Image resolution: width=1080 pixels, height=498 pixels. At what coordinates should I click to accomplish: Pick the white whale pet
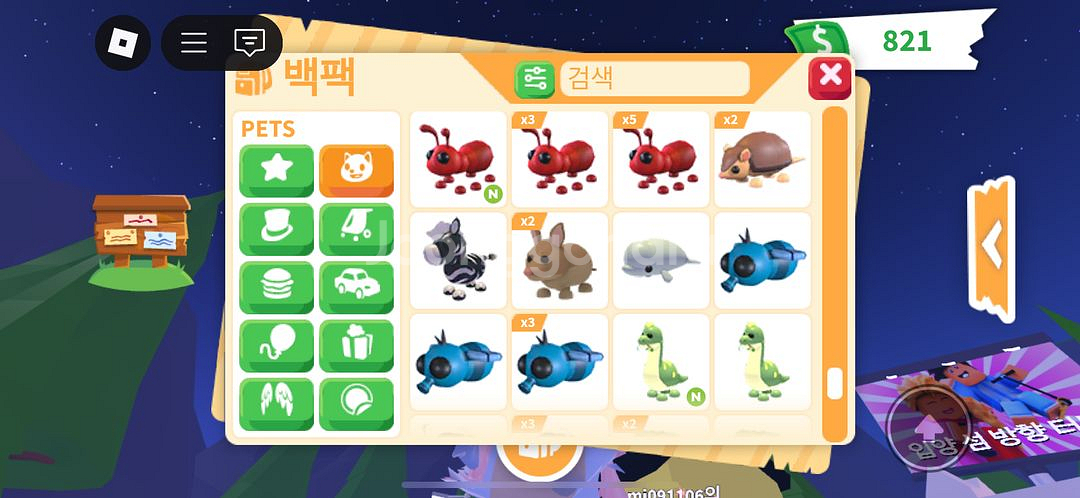pyautogui.click(x=661, y=261)
